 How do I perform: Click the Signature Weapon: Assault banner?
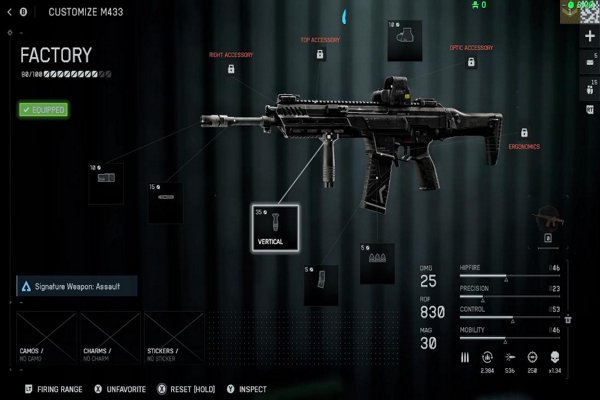coord(76,286)
